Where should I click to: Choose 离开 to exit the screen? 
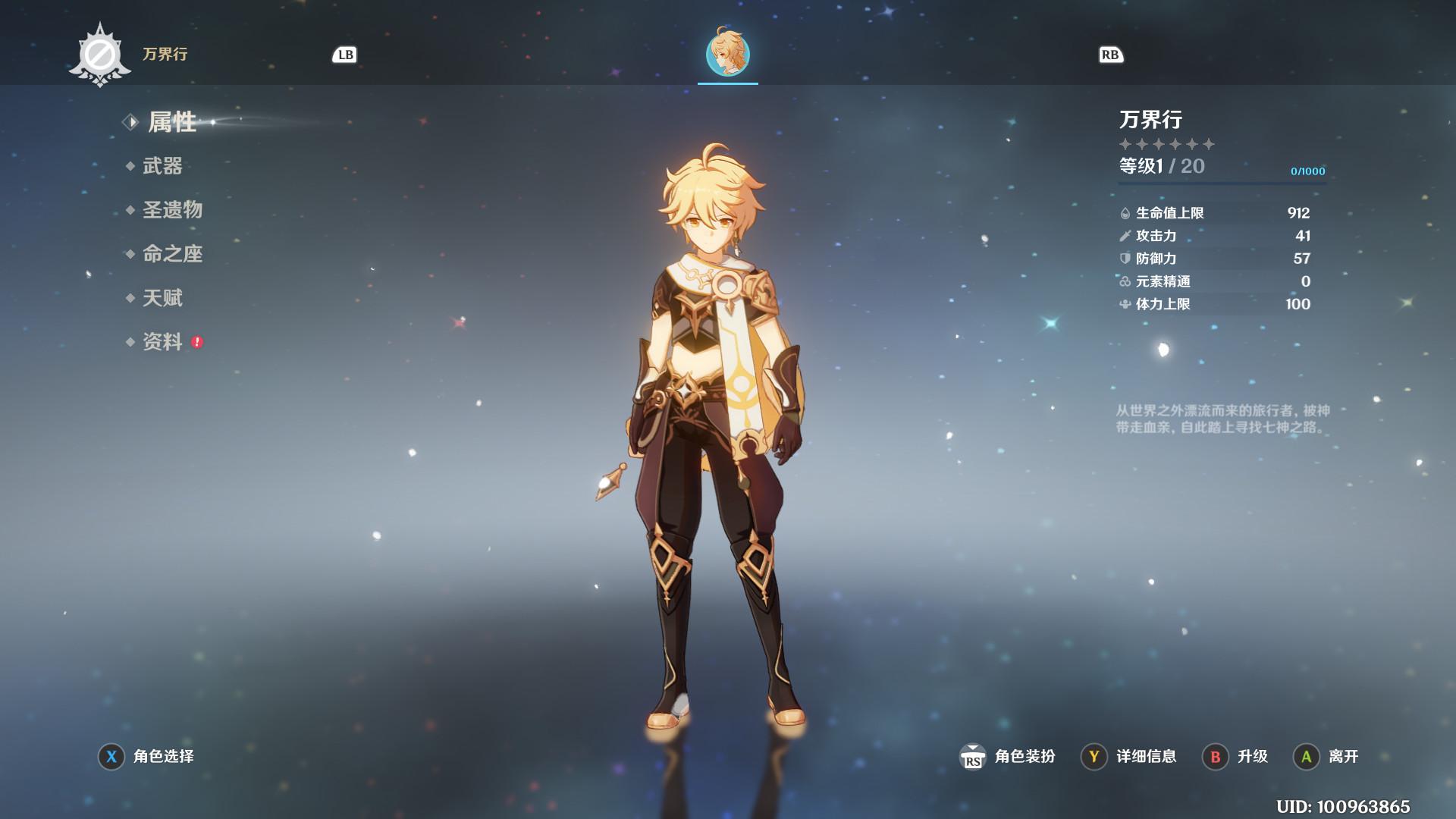(x=1327, y=756)
